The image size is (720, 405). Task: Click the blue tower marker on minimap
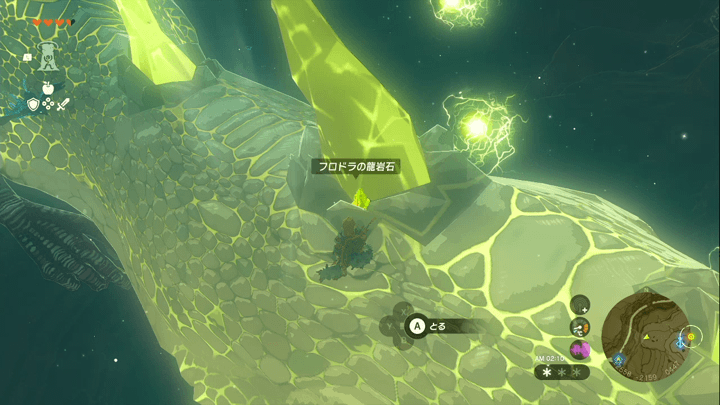tap(681, 342)
